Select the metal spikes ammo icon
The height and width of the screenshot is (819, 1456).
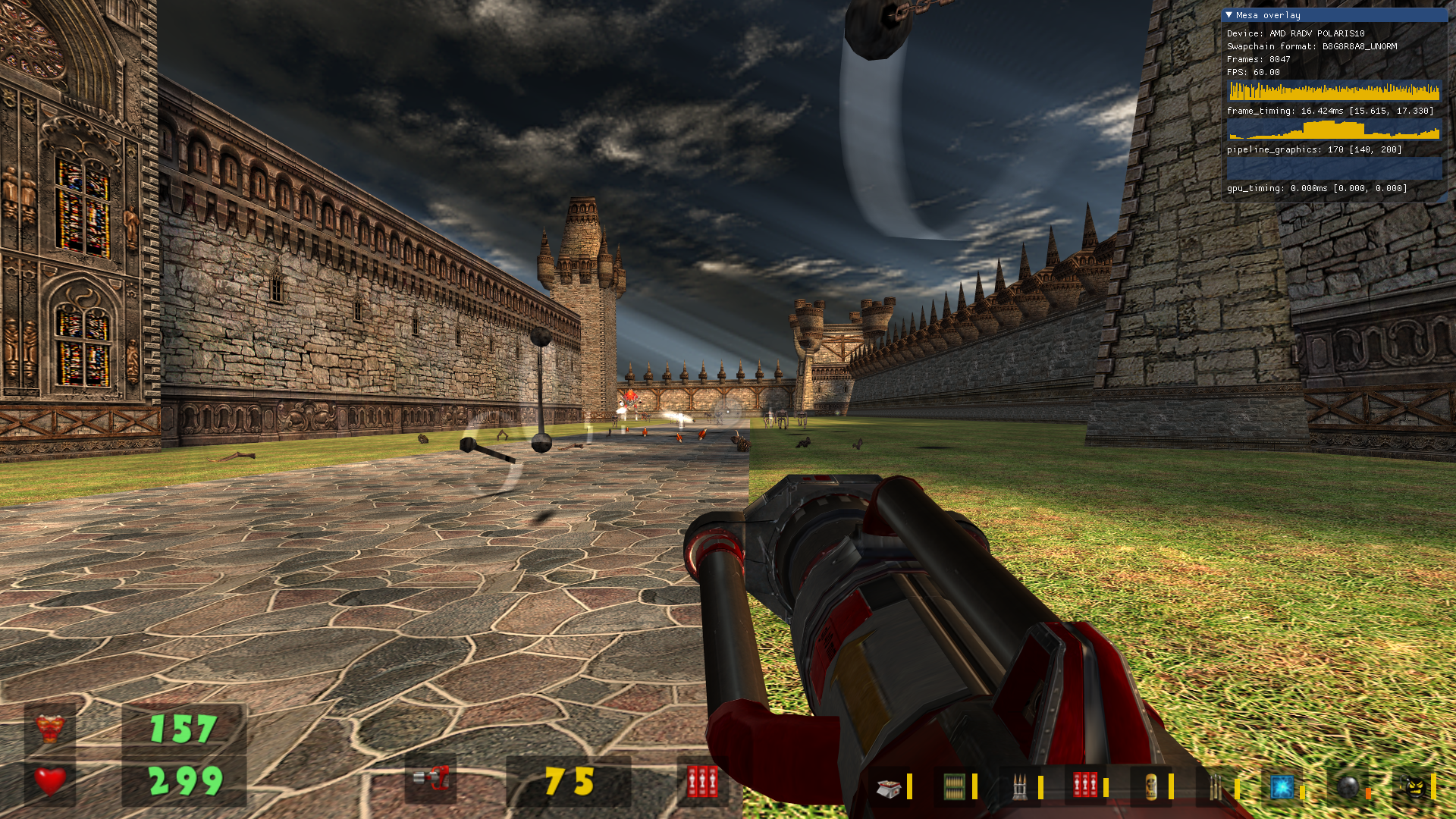point(1021,786)
